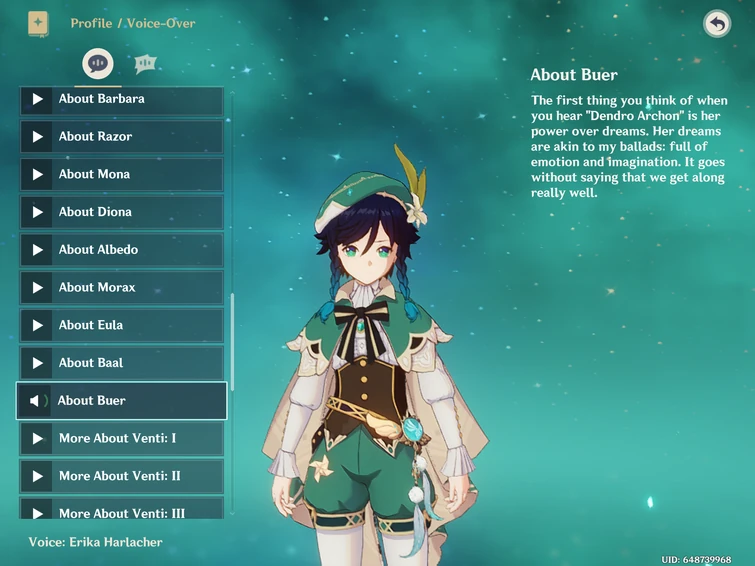This screenshot has width=755, height=566.
Task: Play More About Venti: I
Action: coord(121,439)
